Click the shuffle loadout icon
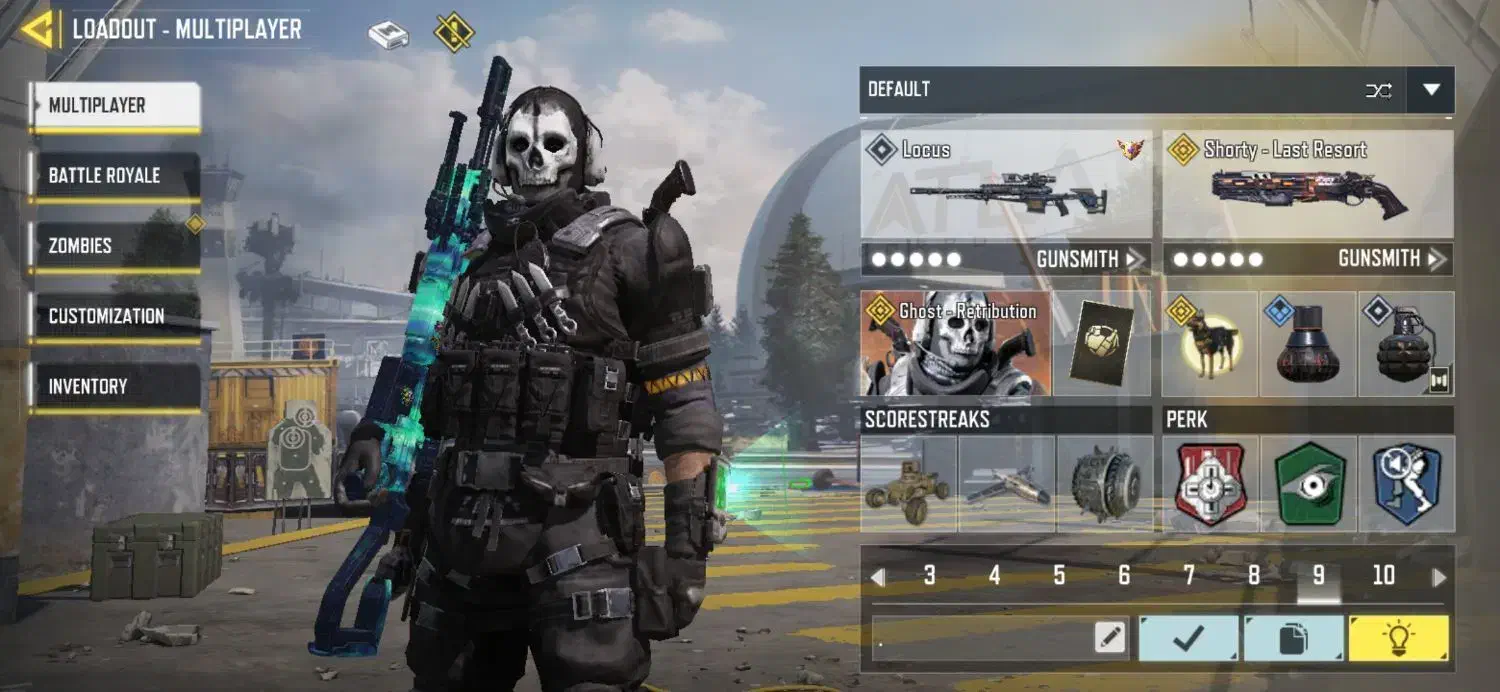Viewport: 1500px width, 692px height. coord(1378,90)
